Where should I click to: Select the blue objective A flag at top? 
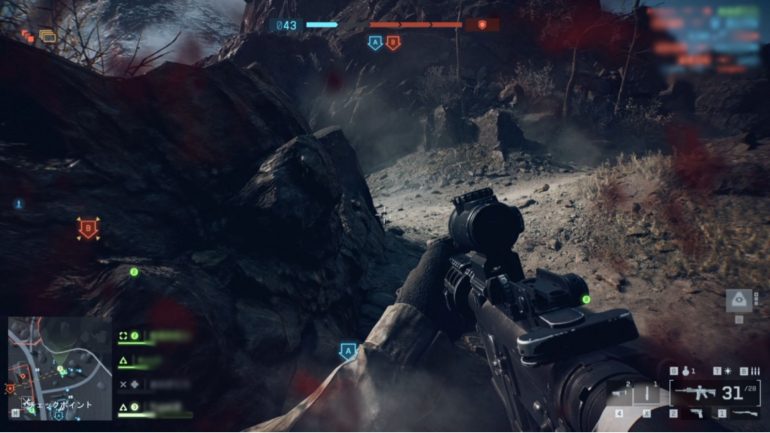pyautogui.click(x=375, y=43)
